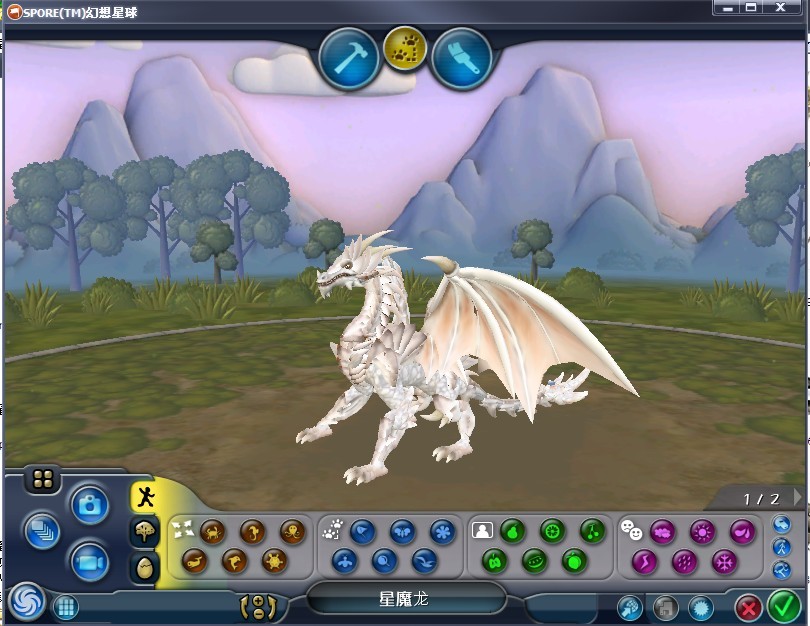Image resolution: width=810 pixels, height=626 pixels.
Task: Select the green cherries icon
Action: [x=592, y=531]
